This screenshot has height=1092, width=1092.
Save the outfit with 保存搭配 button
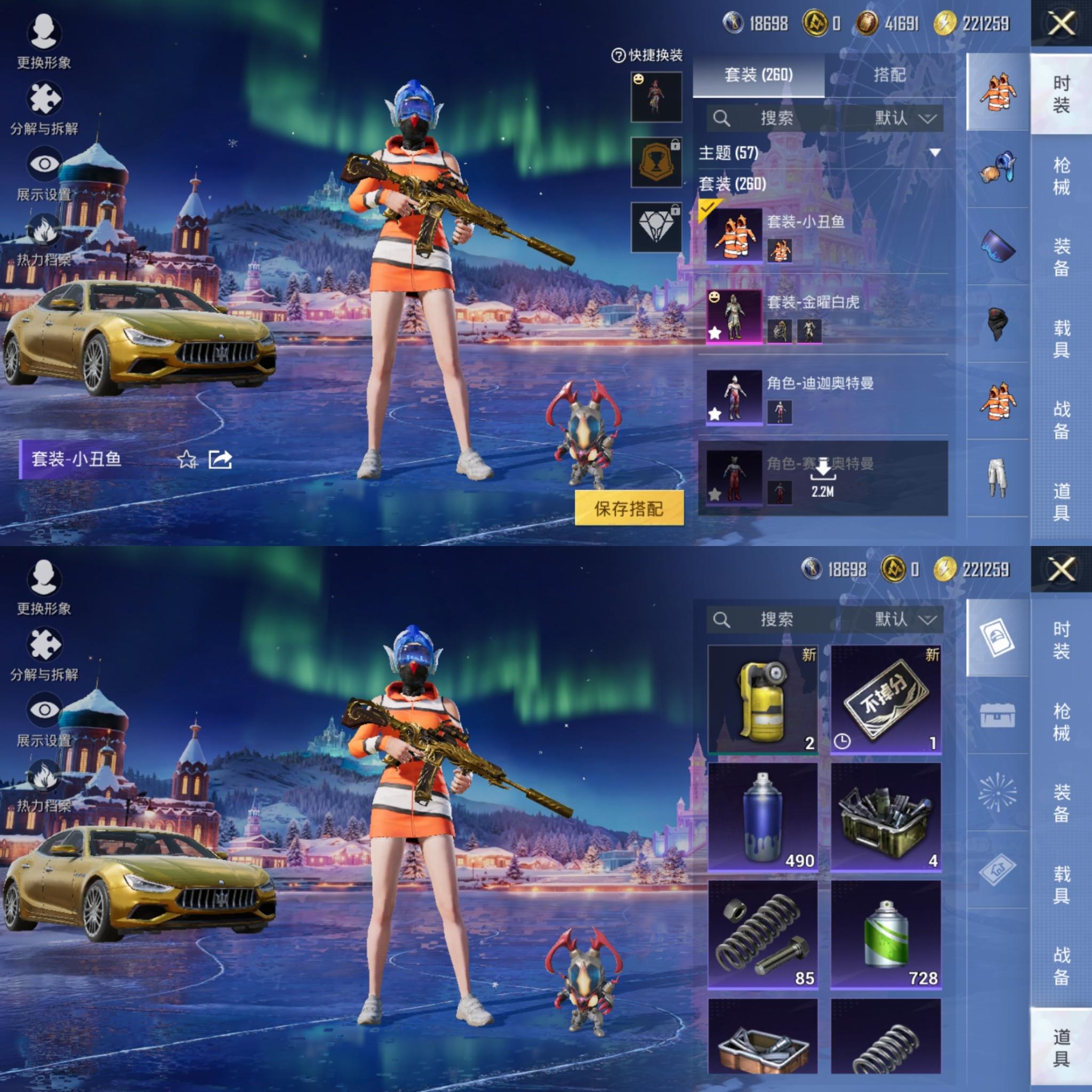click(629, 509)
